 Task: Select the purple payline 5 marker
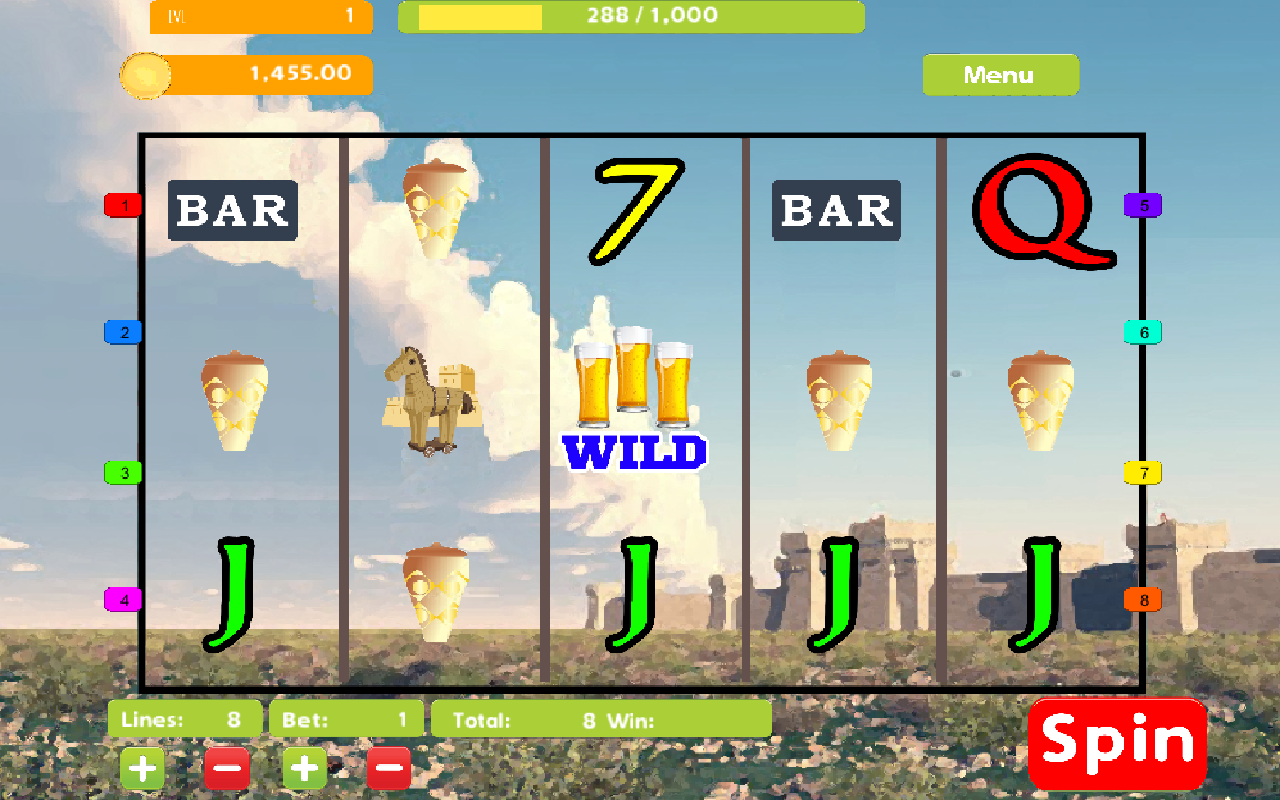coord(1143,206)
